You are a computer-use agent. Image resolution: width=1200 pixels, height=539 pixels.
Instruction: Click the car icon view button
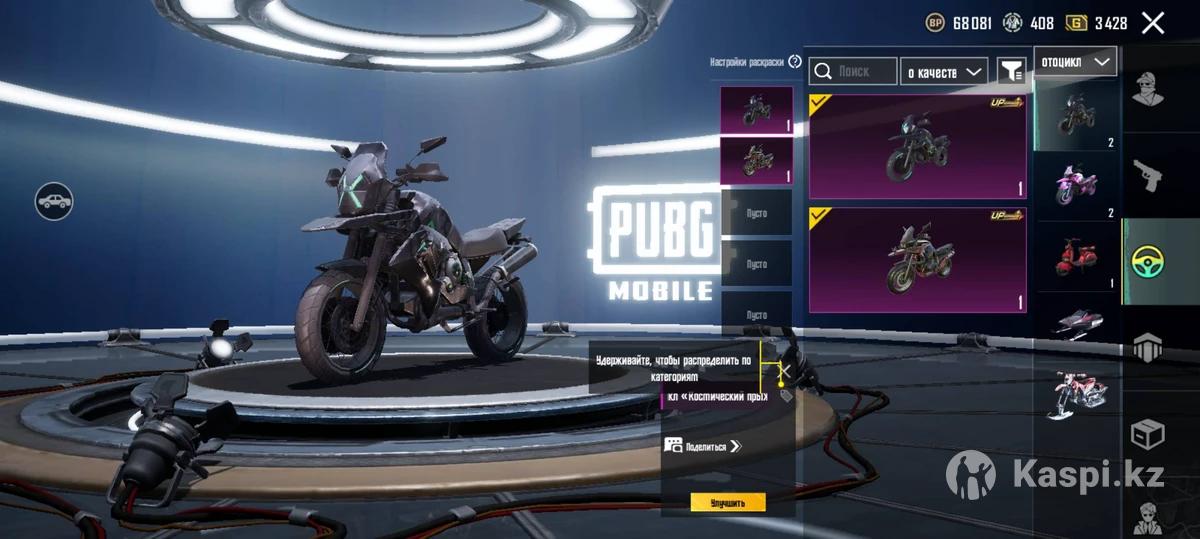(54, 201)
